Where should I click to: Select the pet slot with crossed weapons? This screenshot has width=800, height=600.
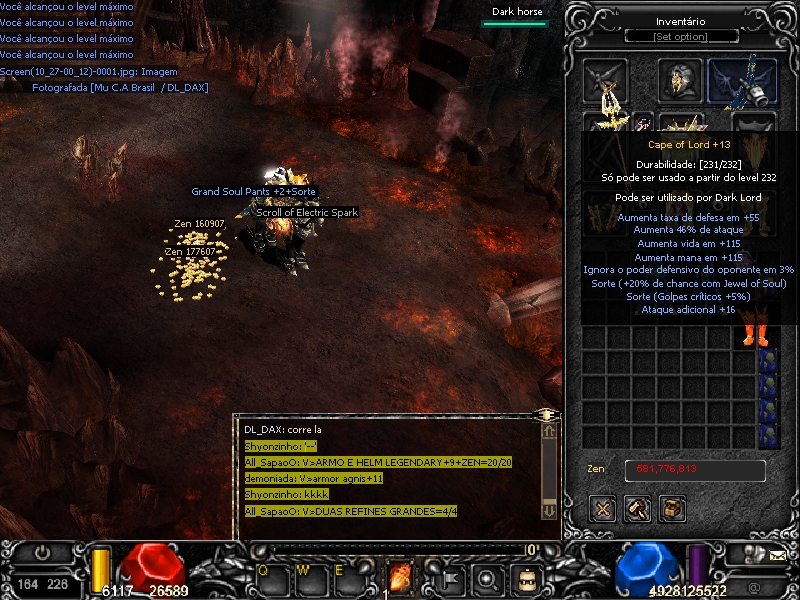(x=606, y=81)
